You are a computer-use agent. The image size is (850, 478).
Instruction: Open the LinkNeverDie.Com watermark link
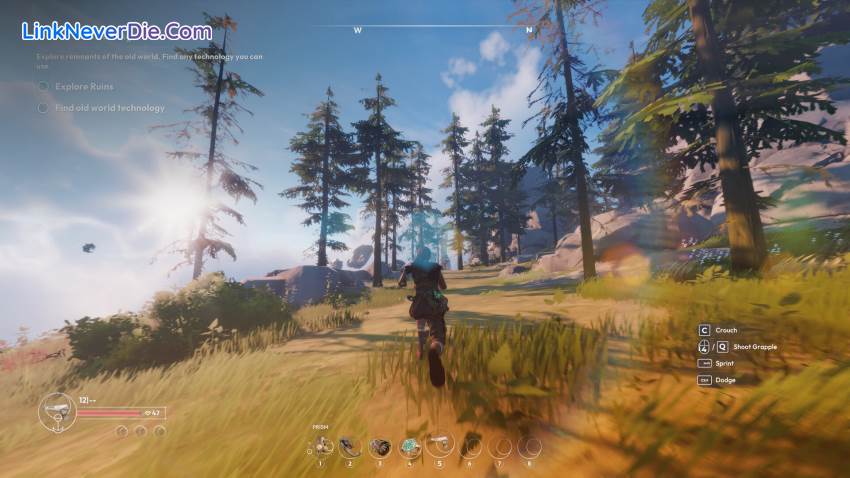pyautogui.click(x=117, y=32)
